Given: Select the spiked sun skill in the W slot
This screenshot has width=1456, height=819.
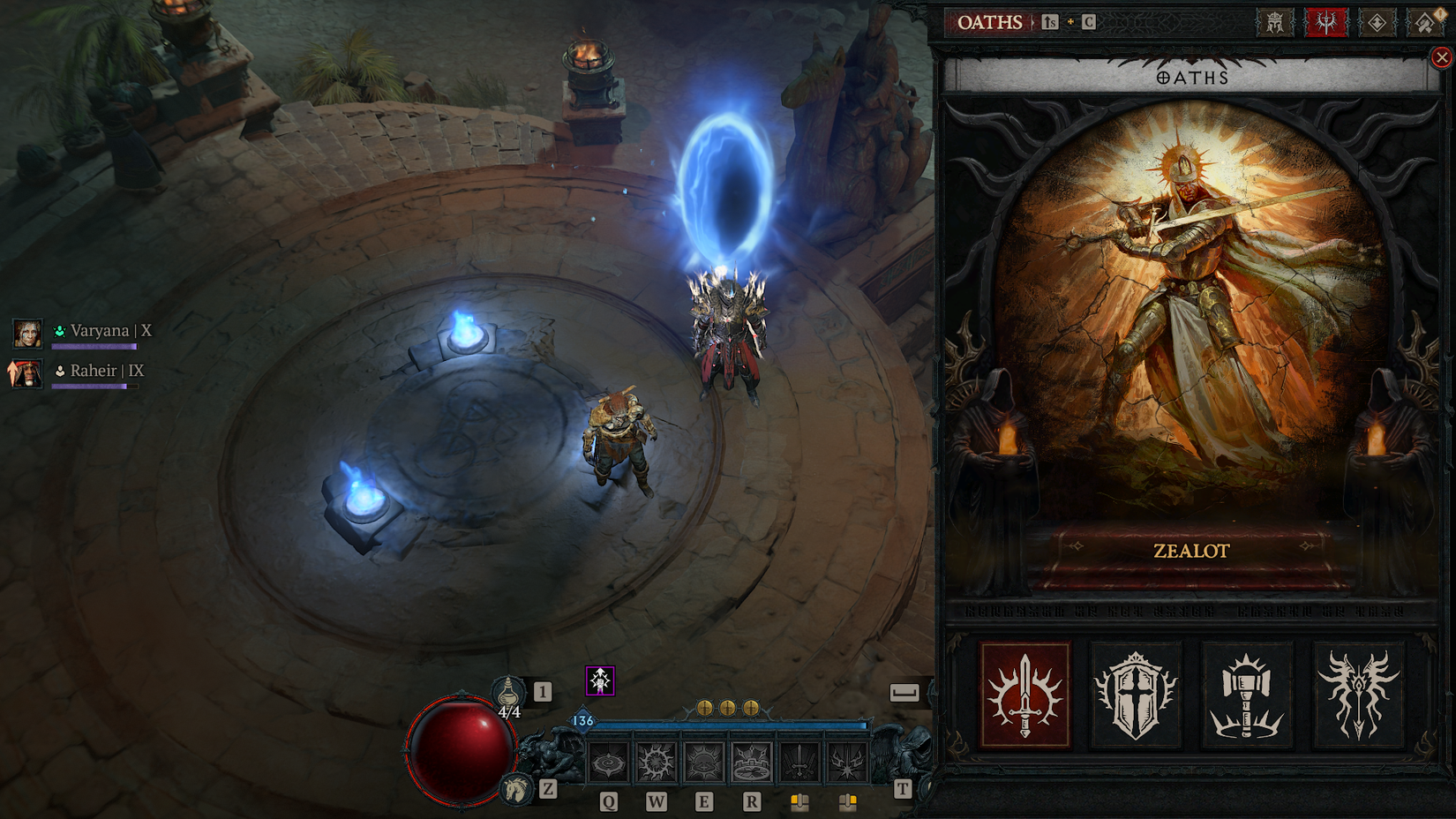Looking at the screenshot, I should pos(656,762).
